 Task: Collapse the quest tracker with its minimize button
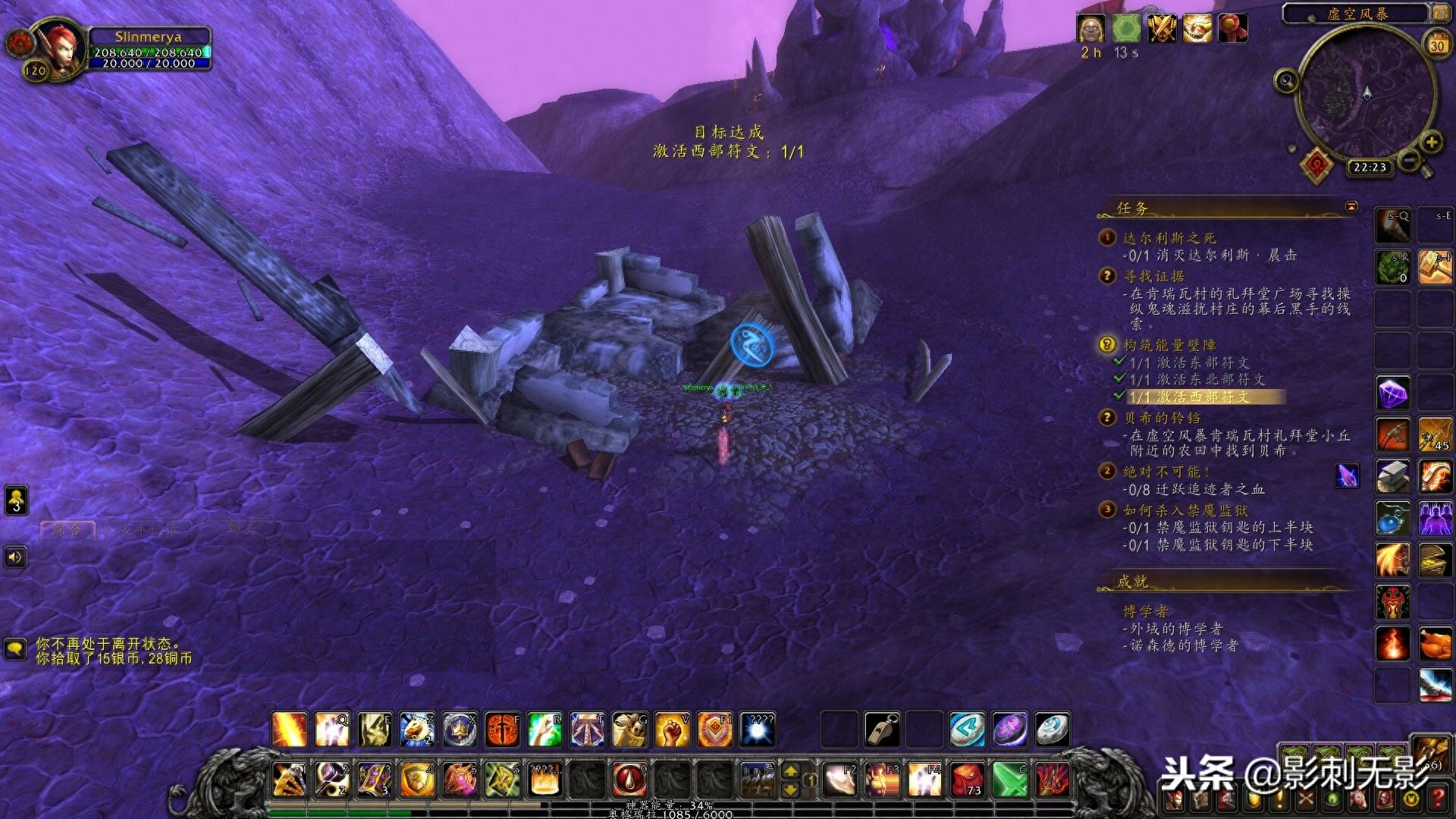[x=1351, y=206]
